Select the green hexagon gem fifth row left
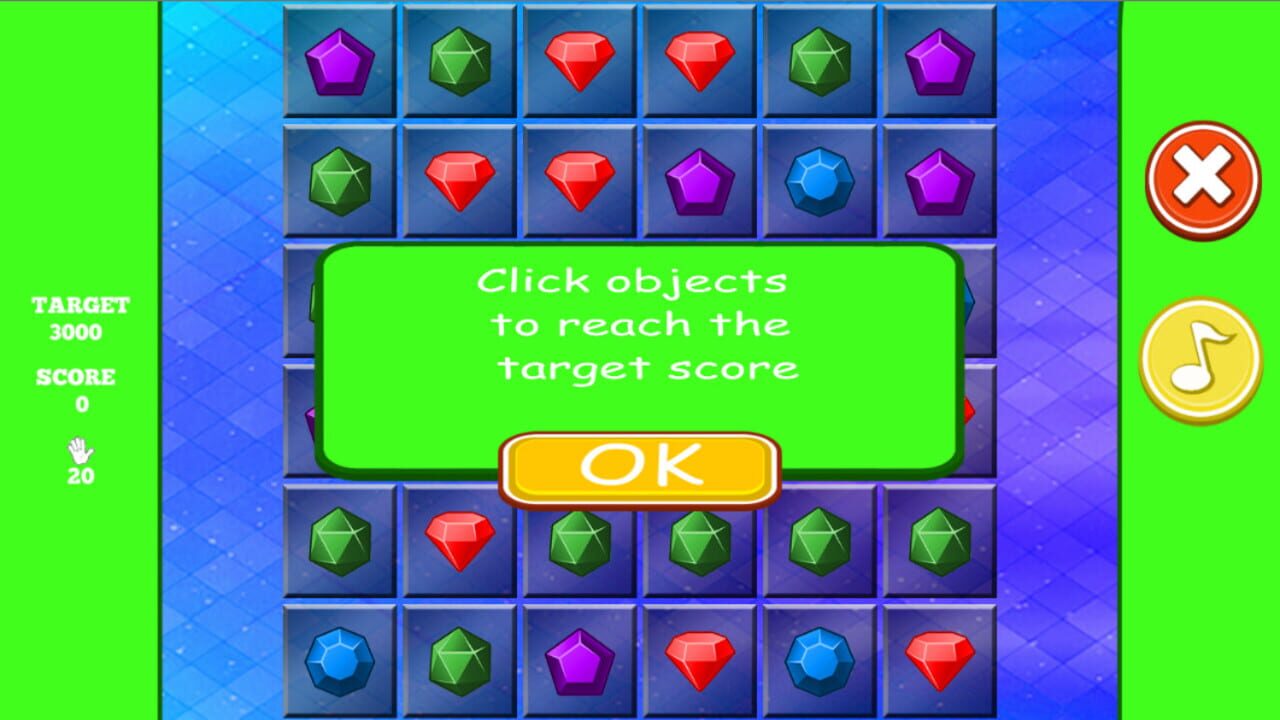This screenshot has width=1280, height=720. tap(337, 540)
